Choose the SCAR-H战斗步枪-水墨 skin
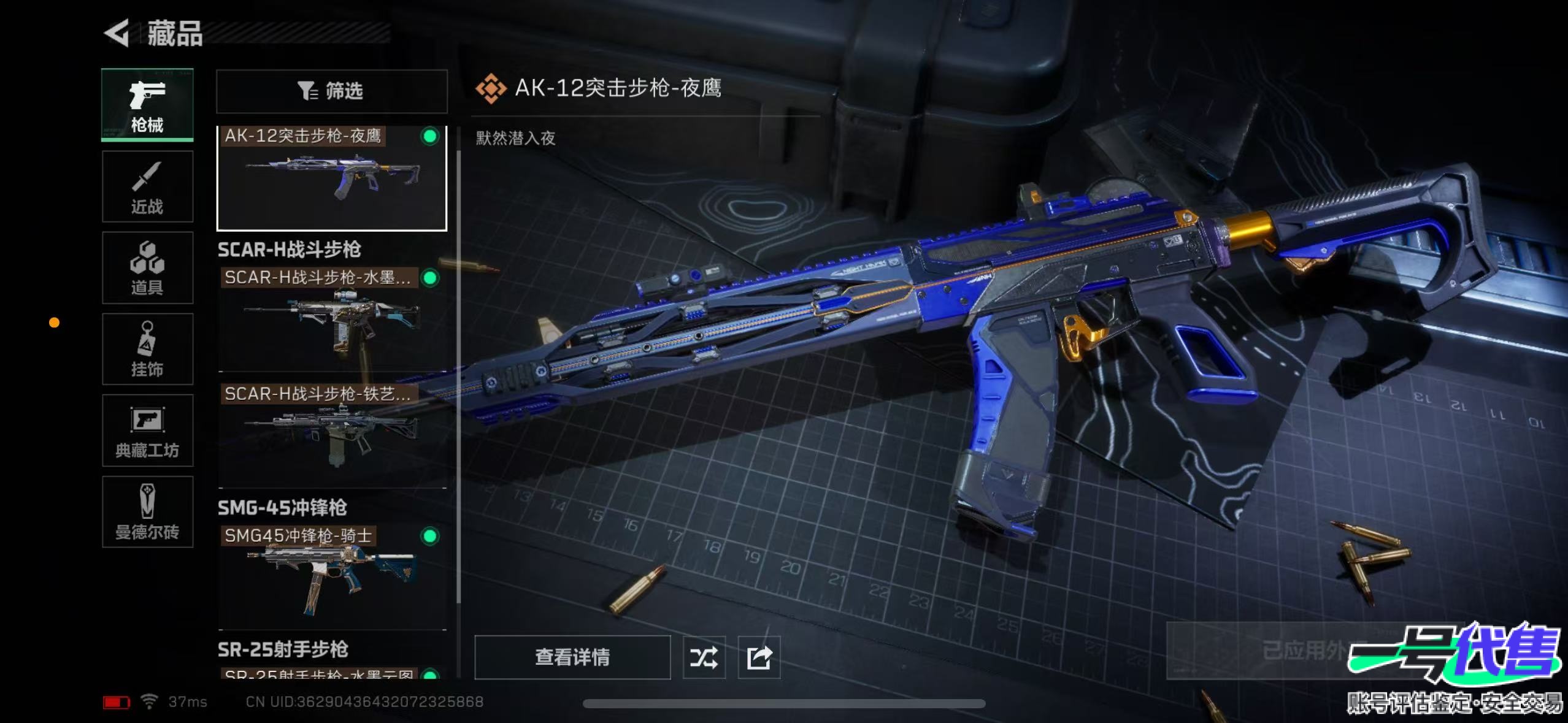 331,319
